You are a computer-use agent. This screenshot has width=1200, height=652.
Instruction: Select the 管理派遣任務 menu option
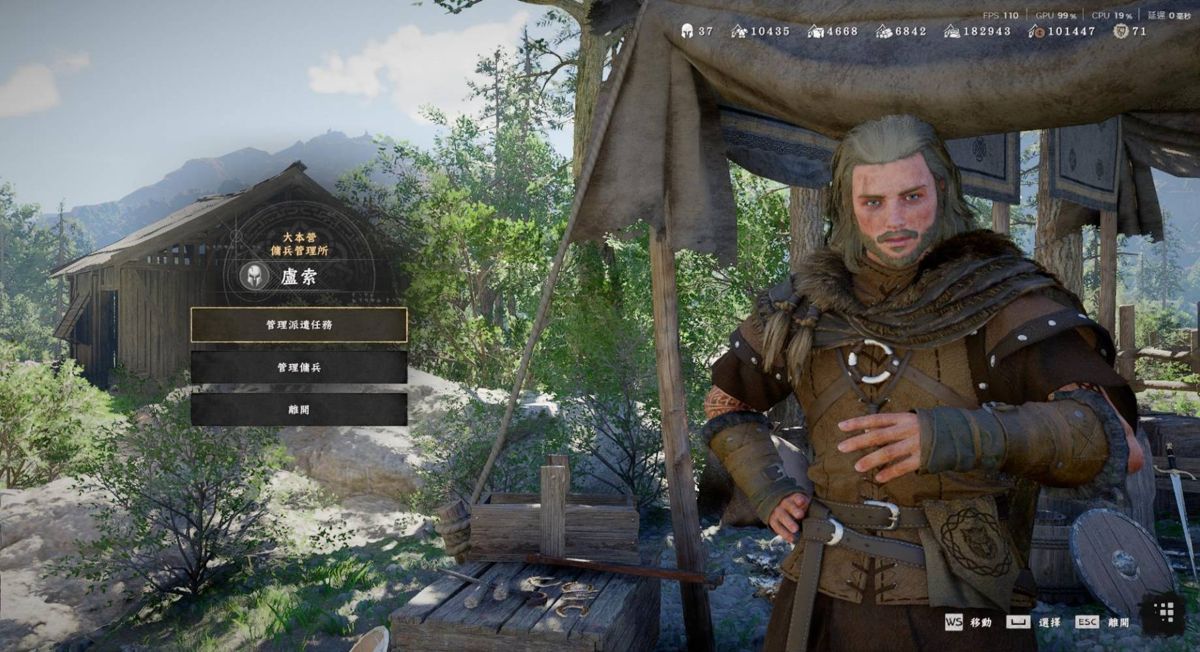(x=299, y=325)
